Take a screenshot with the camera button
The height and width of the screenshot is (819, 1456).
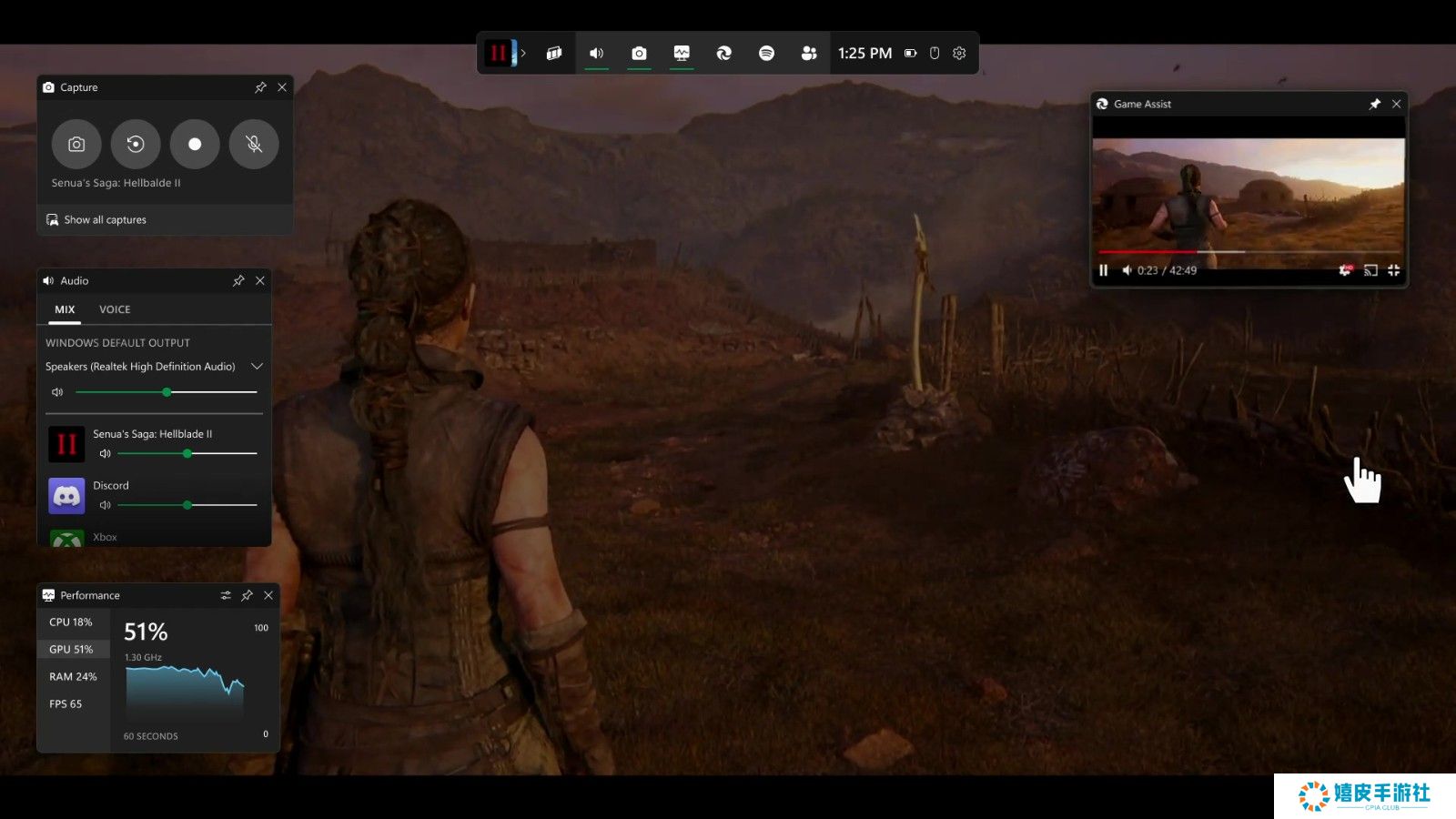(76, 144)
